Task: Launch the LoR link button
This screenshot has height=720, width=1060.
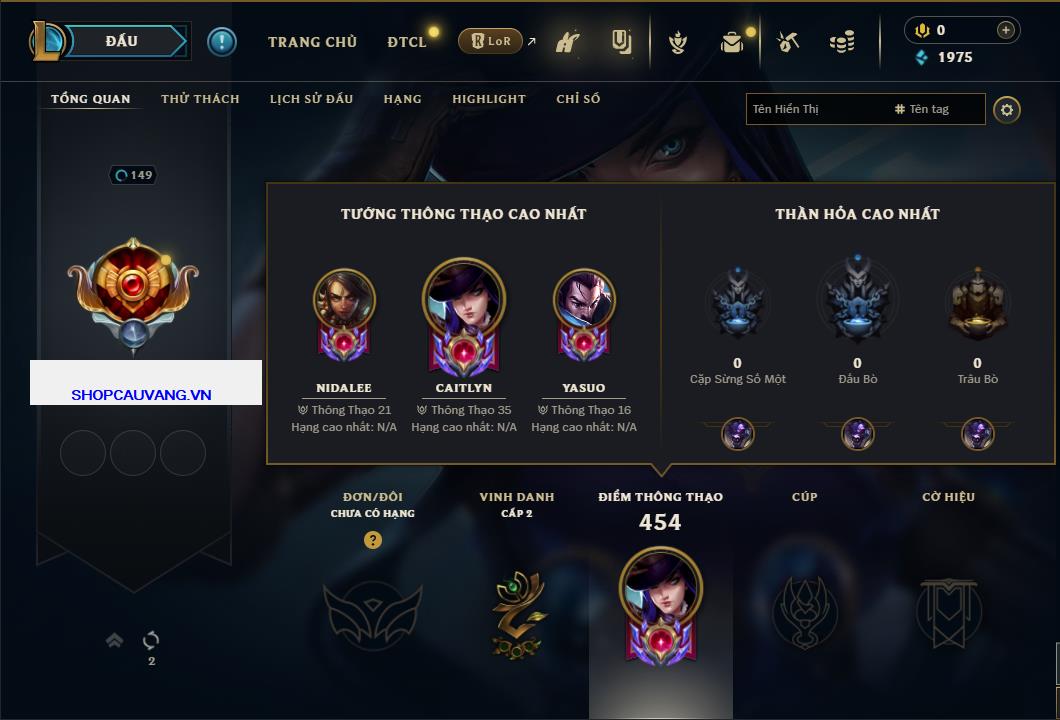Action: click(x=490, y=42)
